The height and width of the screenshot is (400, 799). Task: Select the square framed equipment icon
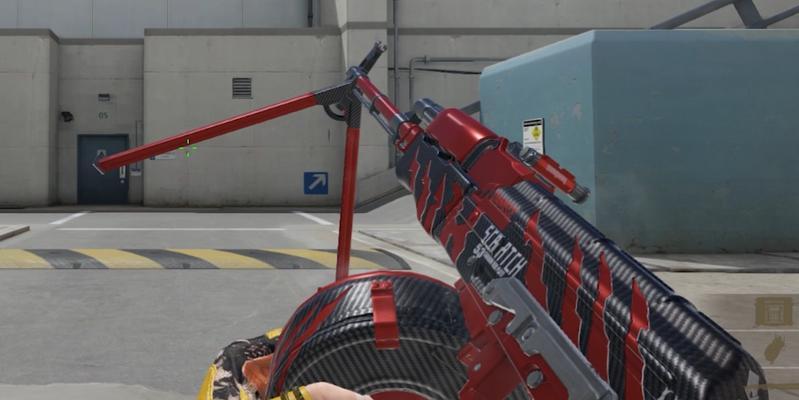pyautogui.click(x=773, y=311)
